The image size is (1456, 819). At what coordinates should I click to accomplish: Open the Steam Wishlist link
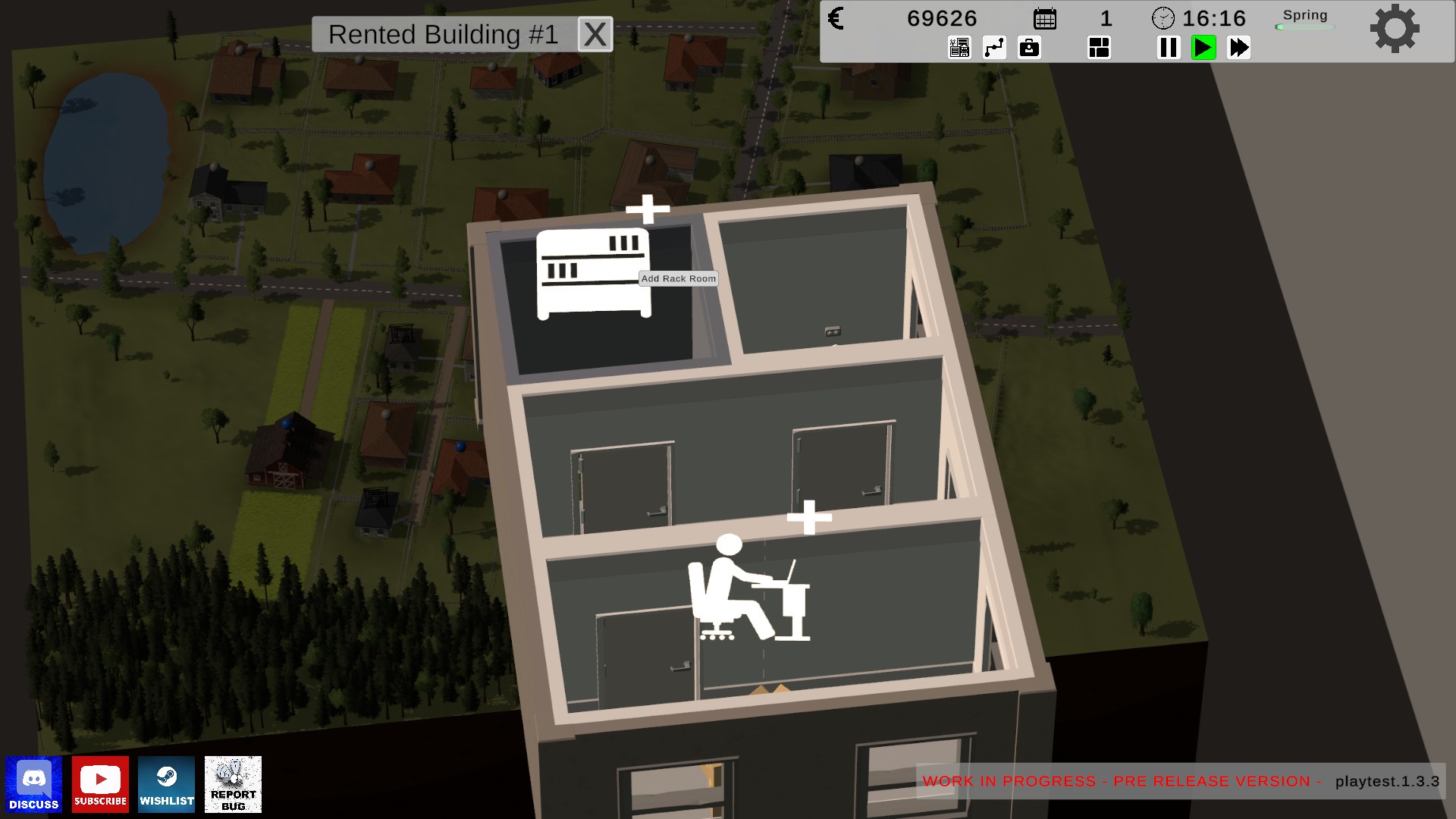click(167, 784)
